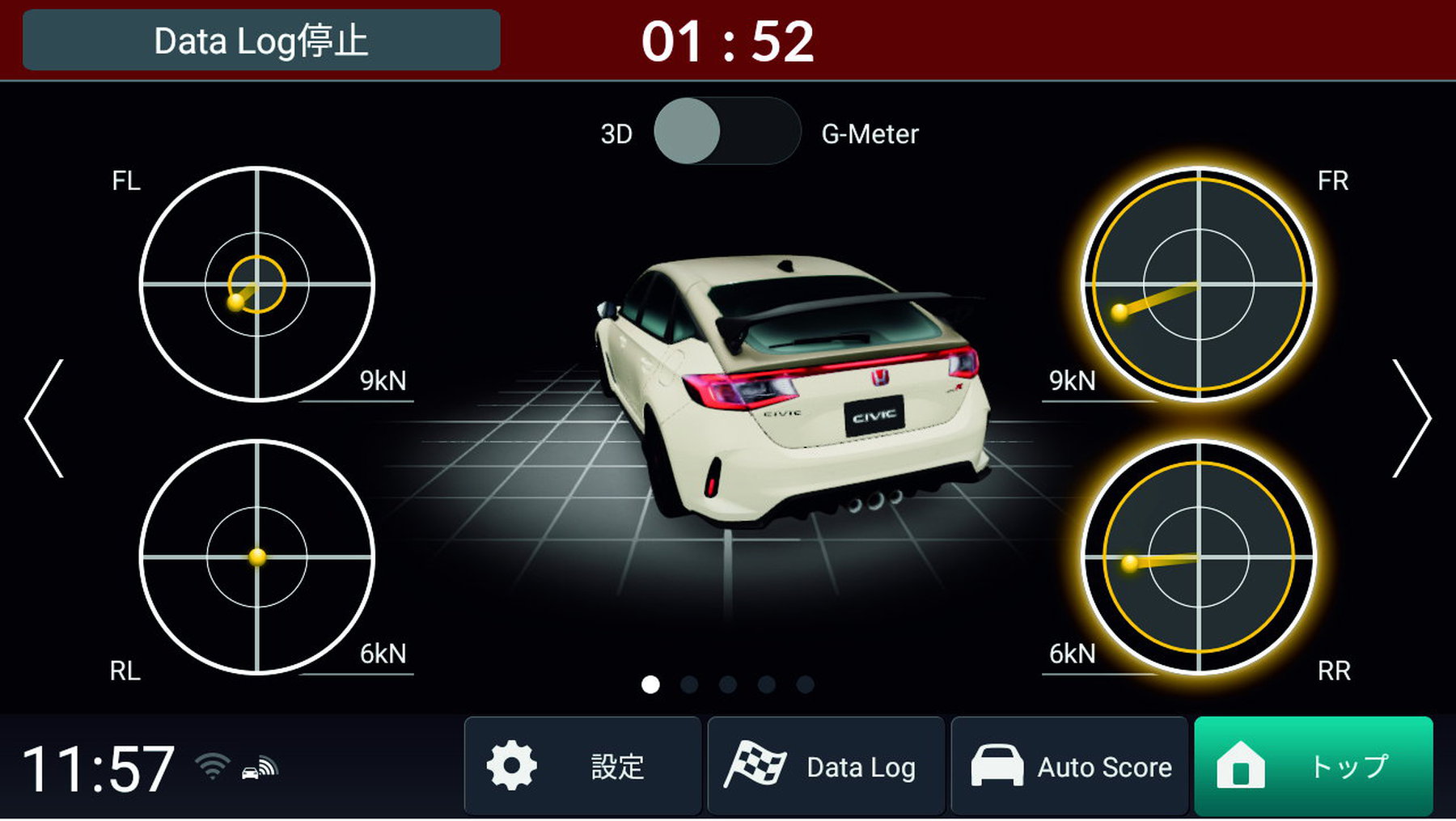Image resolution: width=1456 pixels, height=821 pixels.
Task: Stop the data log recording
Action: [261, 40]
